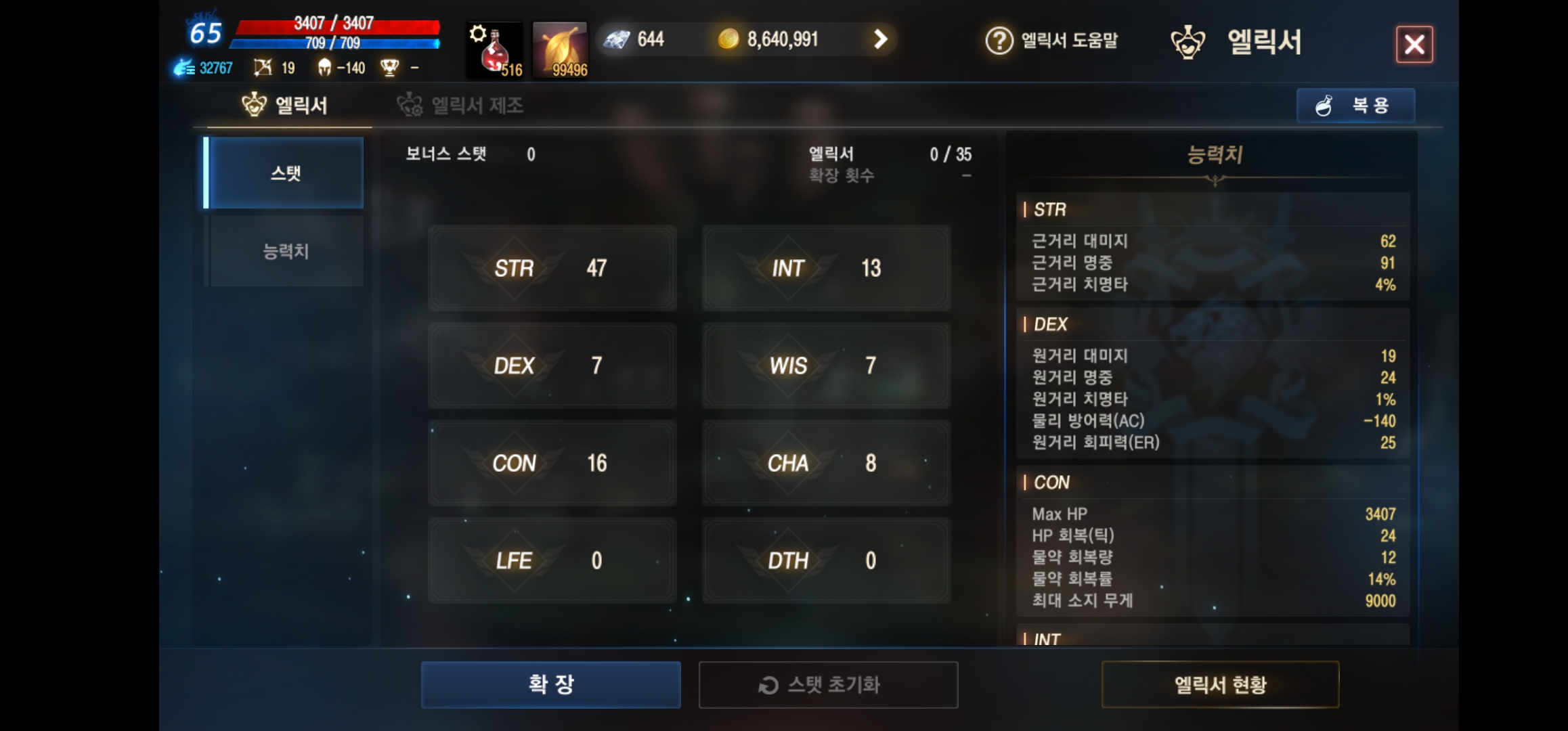
Task: Select the 능력치 sidebar menu item
Action: [284, 250]
